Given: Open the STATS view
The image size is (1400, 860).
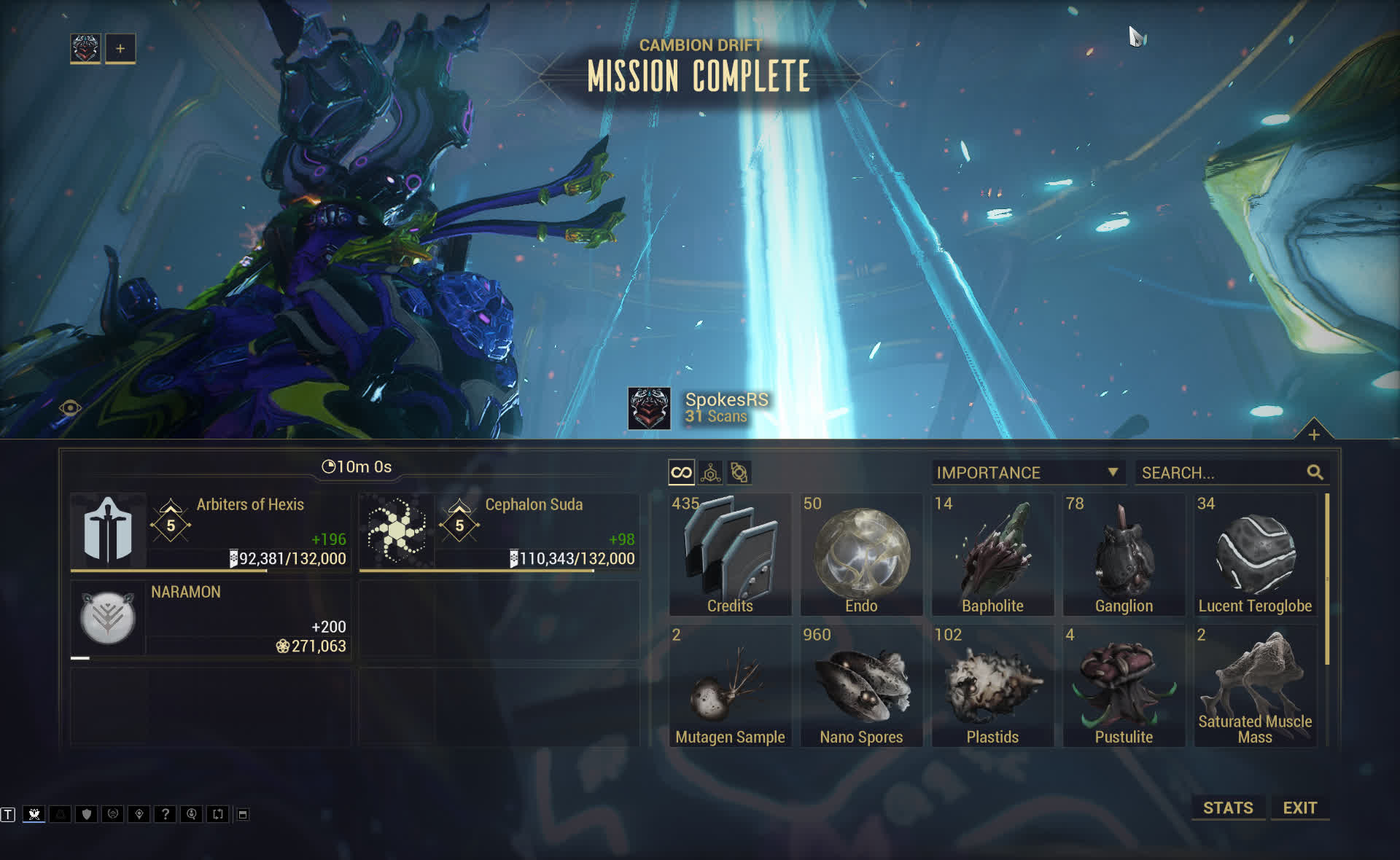Looking at the screenshot, I should [x=1228, y=808].
